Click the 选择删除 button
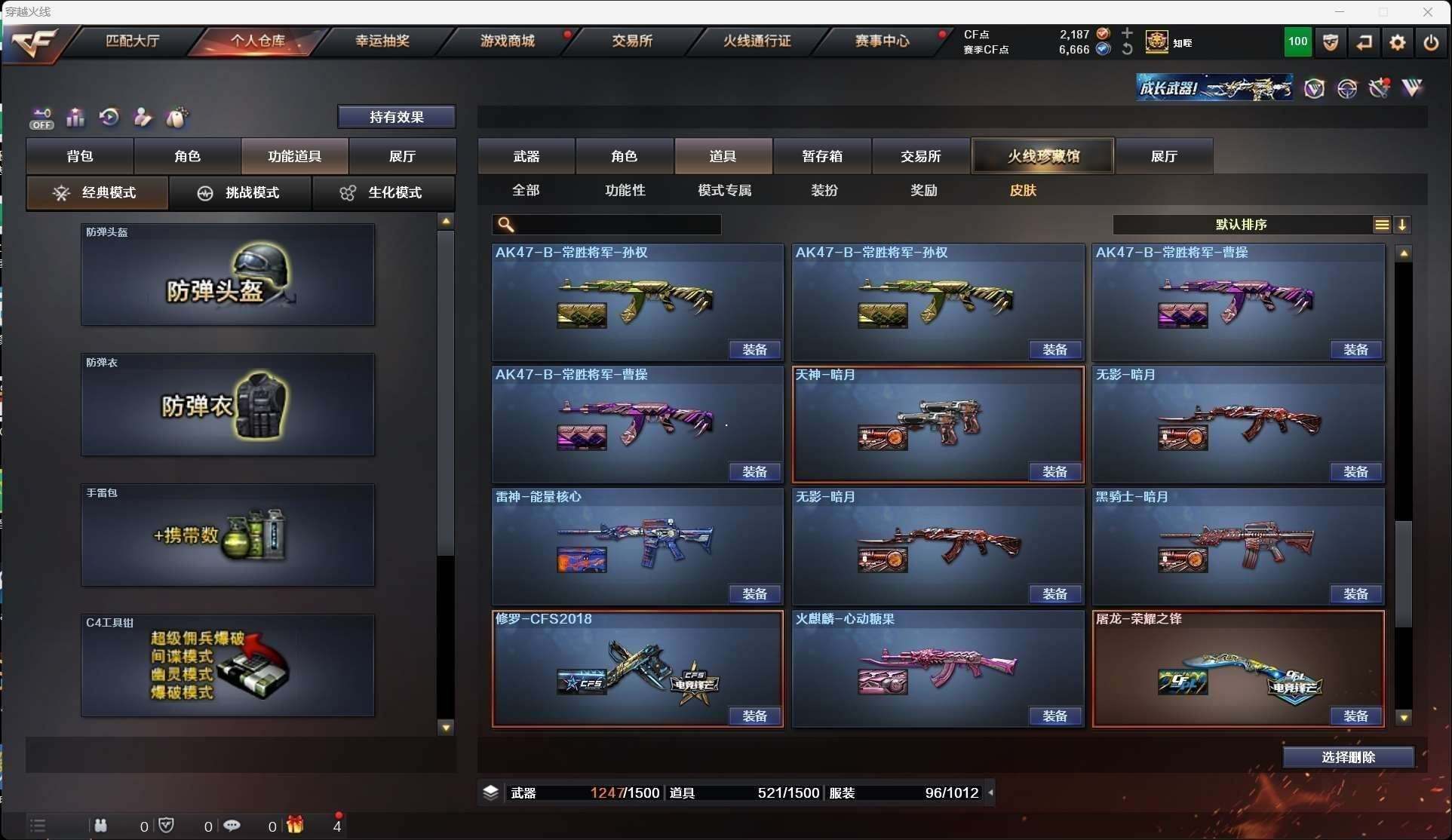 click(1348, 757)
